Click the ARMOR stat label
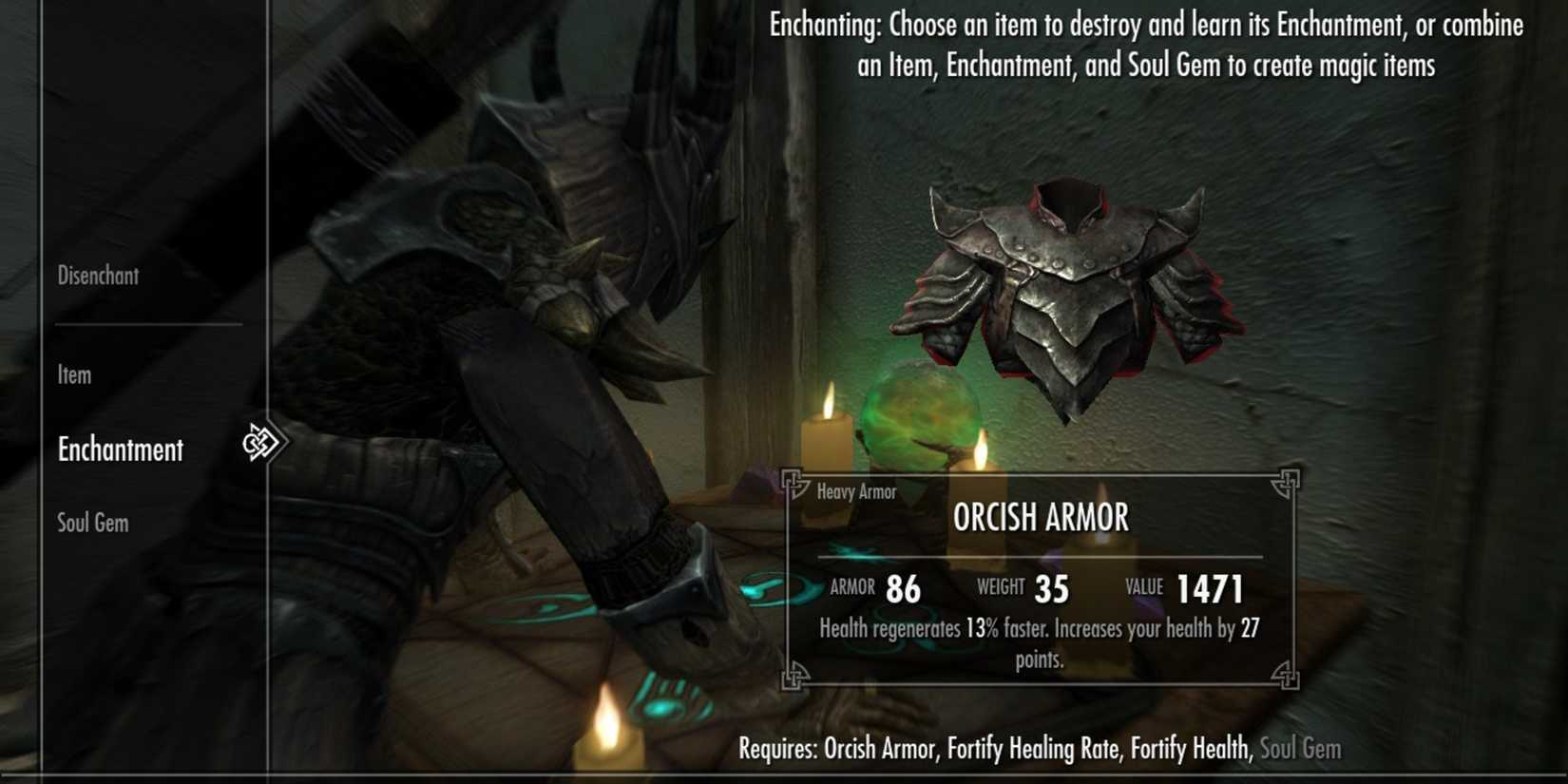 click(x=851, y=587)
